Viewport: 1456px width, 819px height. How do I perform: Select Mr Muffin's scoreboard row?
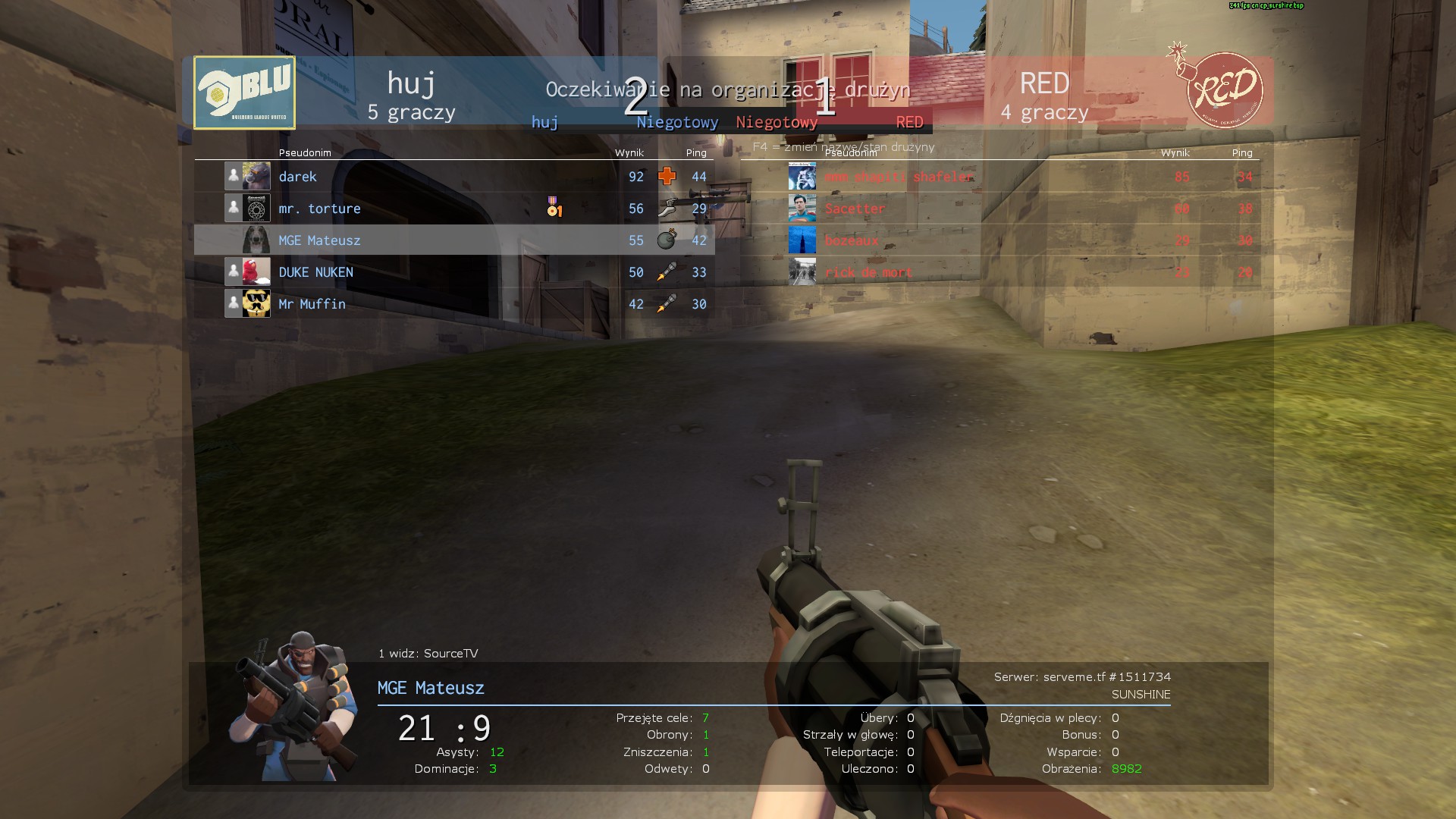coord(453,304)
